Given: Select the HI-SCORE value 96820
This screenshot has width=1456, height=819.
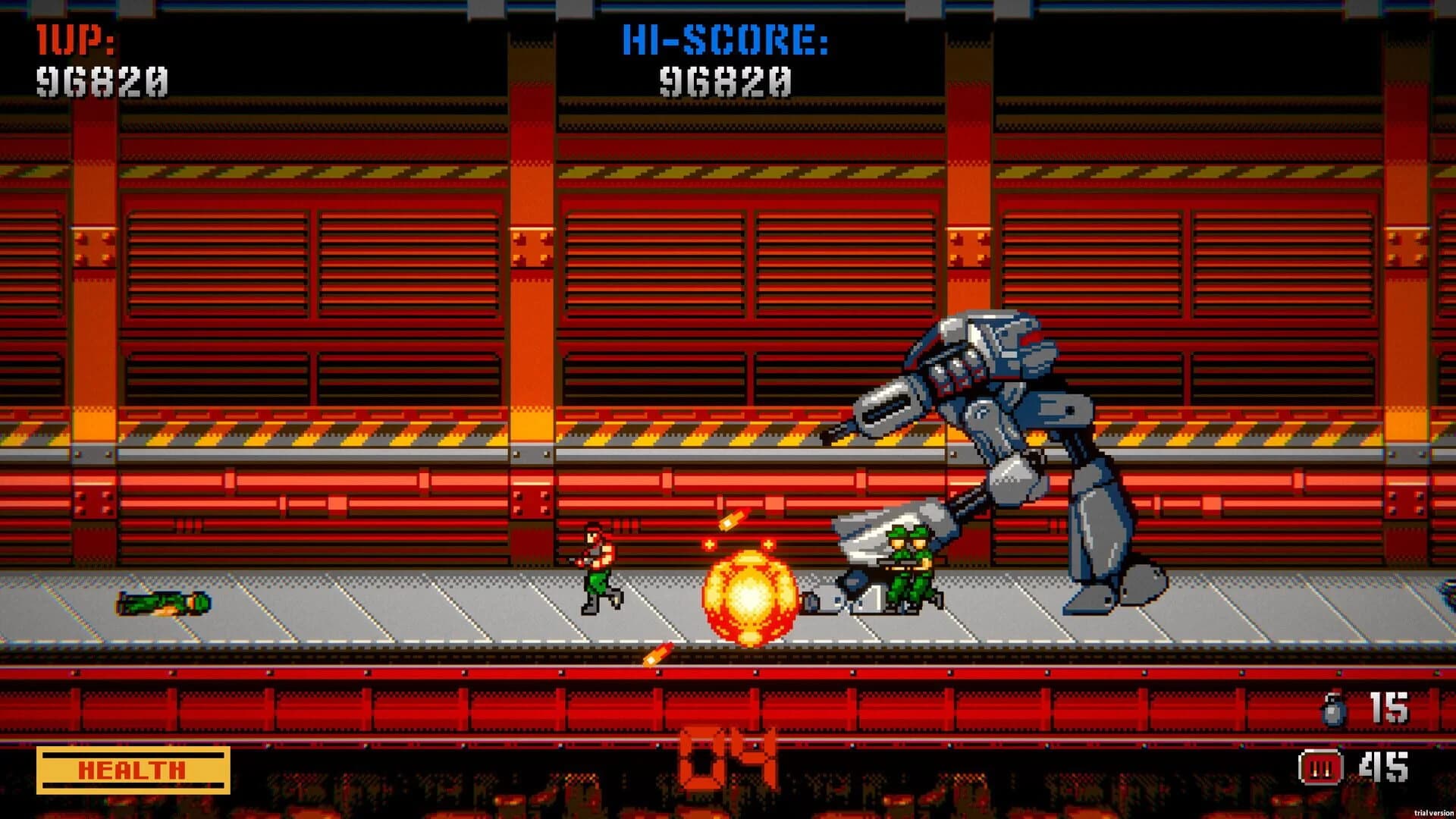Looking at the screenshot, I should [726, 81].
